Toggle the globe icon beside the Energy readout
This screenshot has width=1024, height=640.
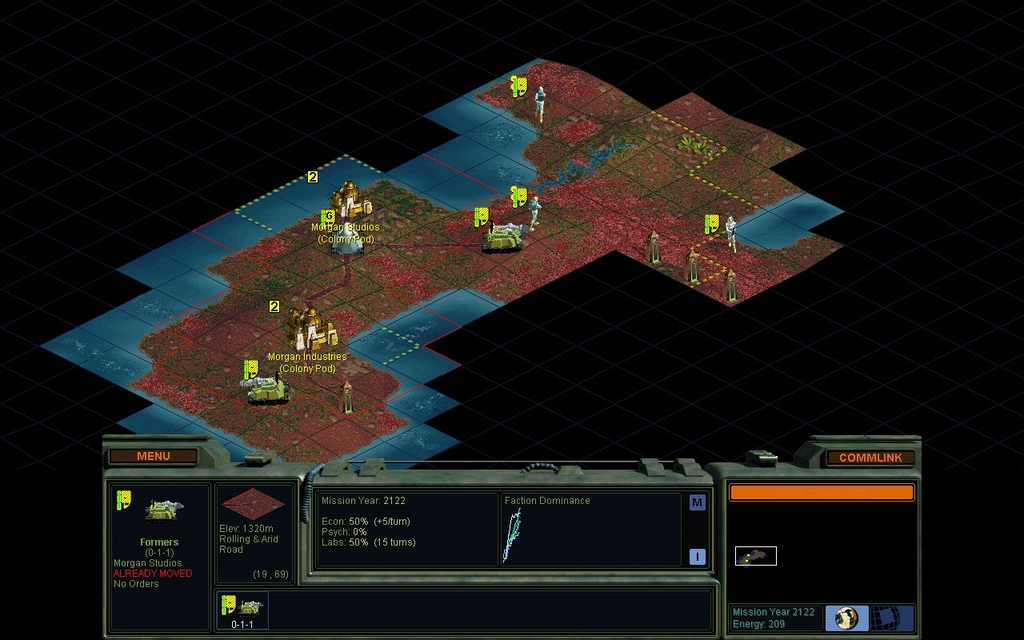[846, 618]
